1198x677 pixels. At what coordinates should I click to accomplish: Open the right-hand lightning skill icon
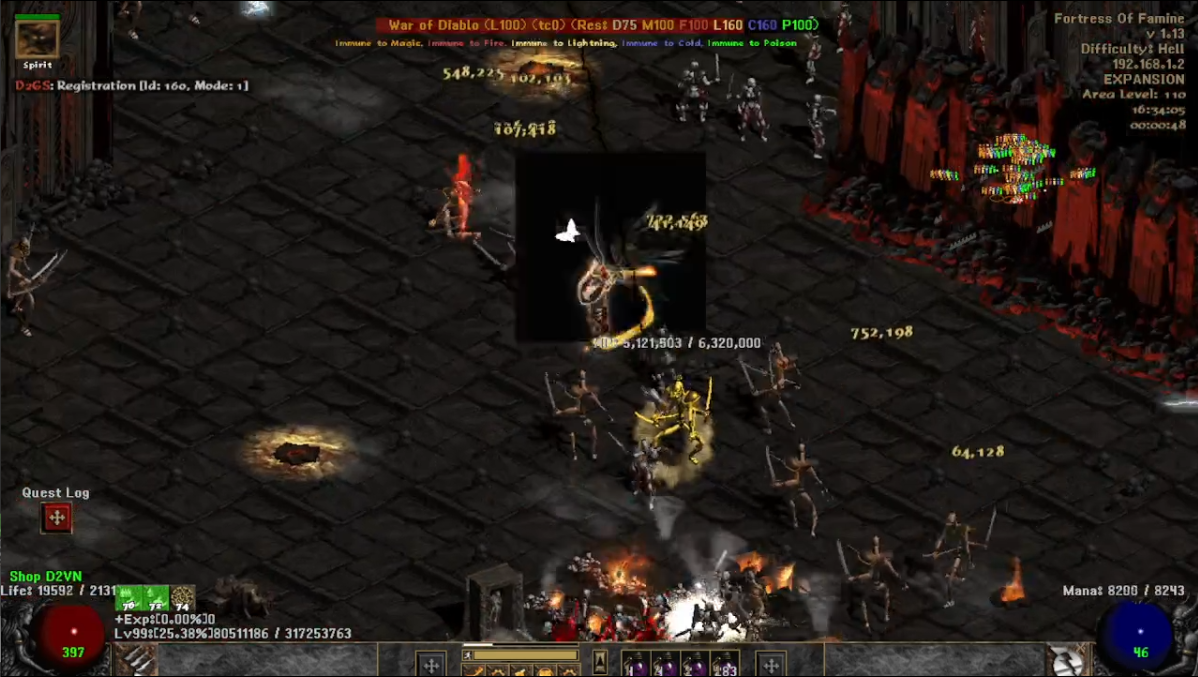click(1067, 660)
